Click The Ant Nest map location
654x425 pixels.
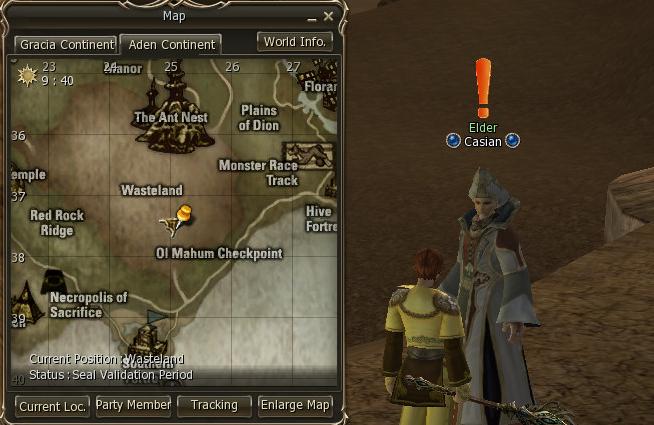pyautogui.click(x=173, y=116)
